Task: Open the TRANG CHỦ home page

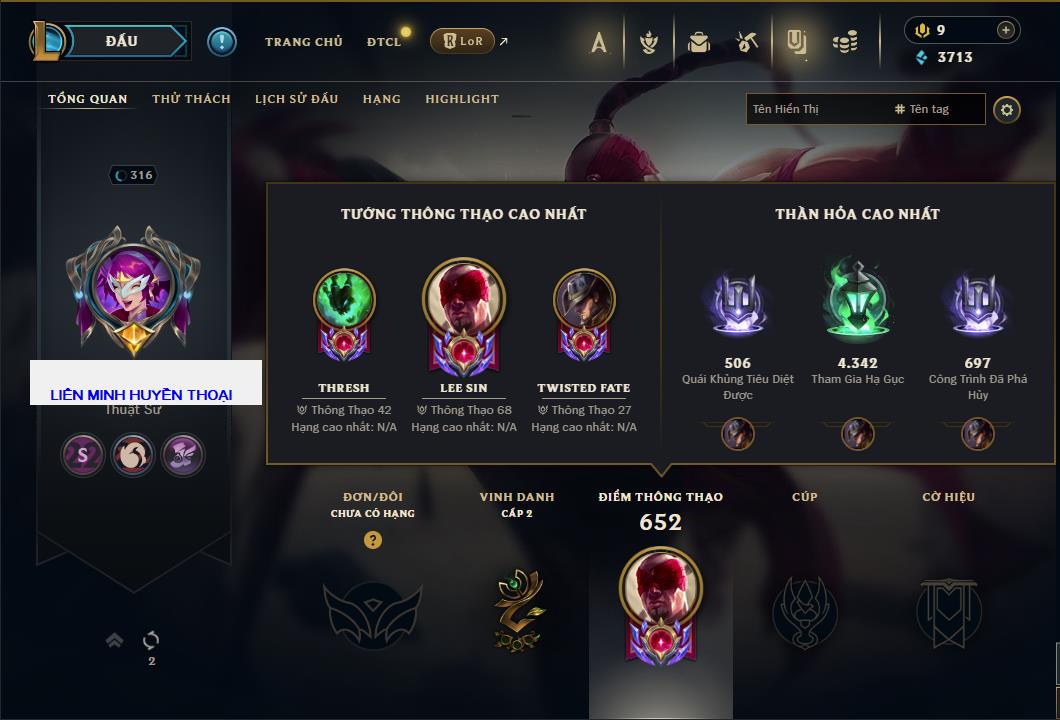Action: point(303,42)
